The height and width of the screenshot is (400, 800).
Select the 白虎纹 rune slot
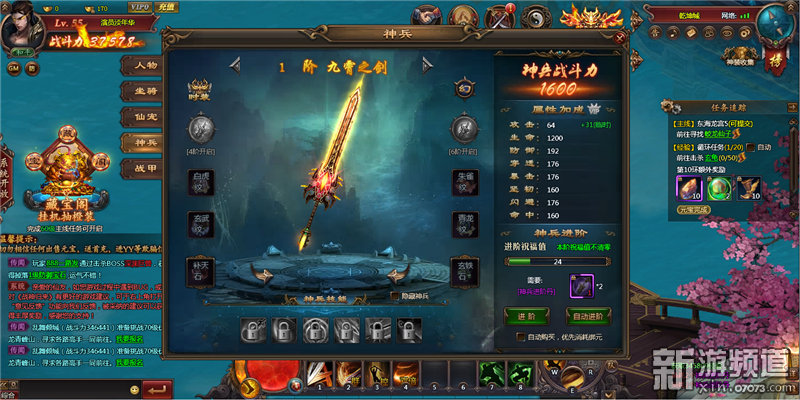click(x=202, y=182)
